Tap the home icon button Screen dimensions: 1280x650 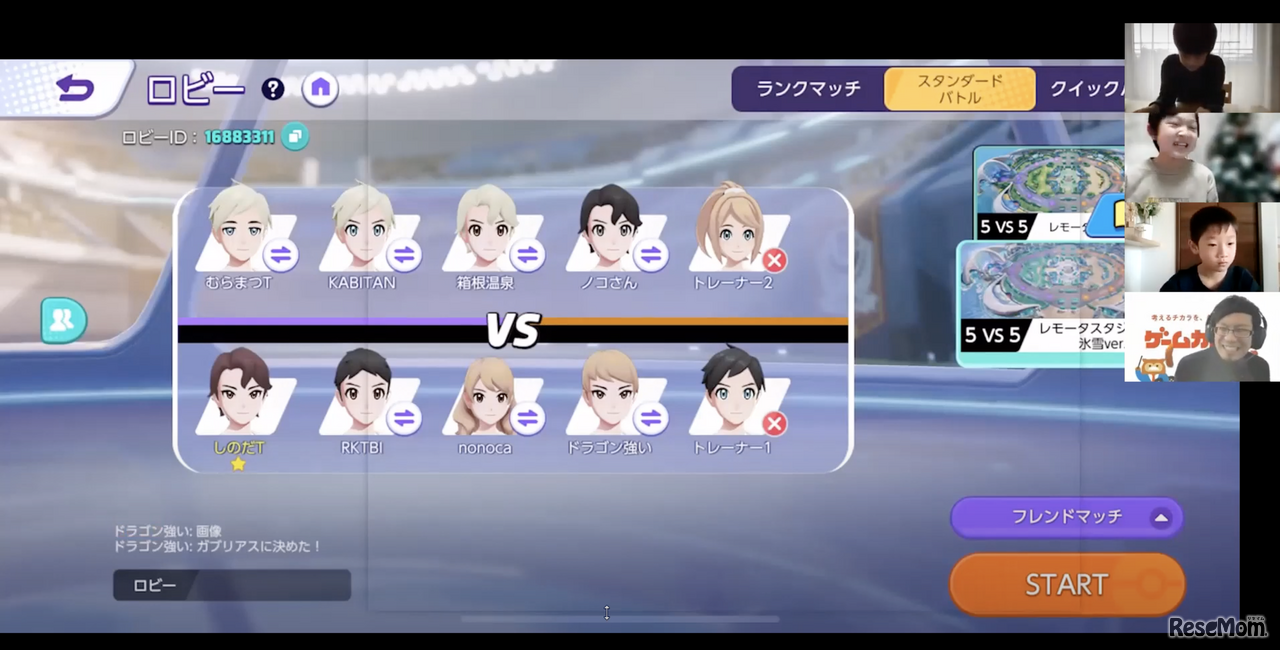(x=320, y=88)
